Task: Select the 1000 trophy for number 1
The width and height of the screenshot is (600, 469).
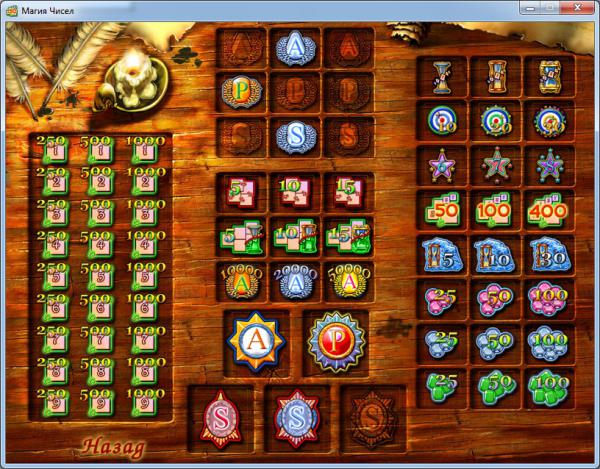Action: (x=146, y=149)
